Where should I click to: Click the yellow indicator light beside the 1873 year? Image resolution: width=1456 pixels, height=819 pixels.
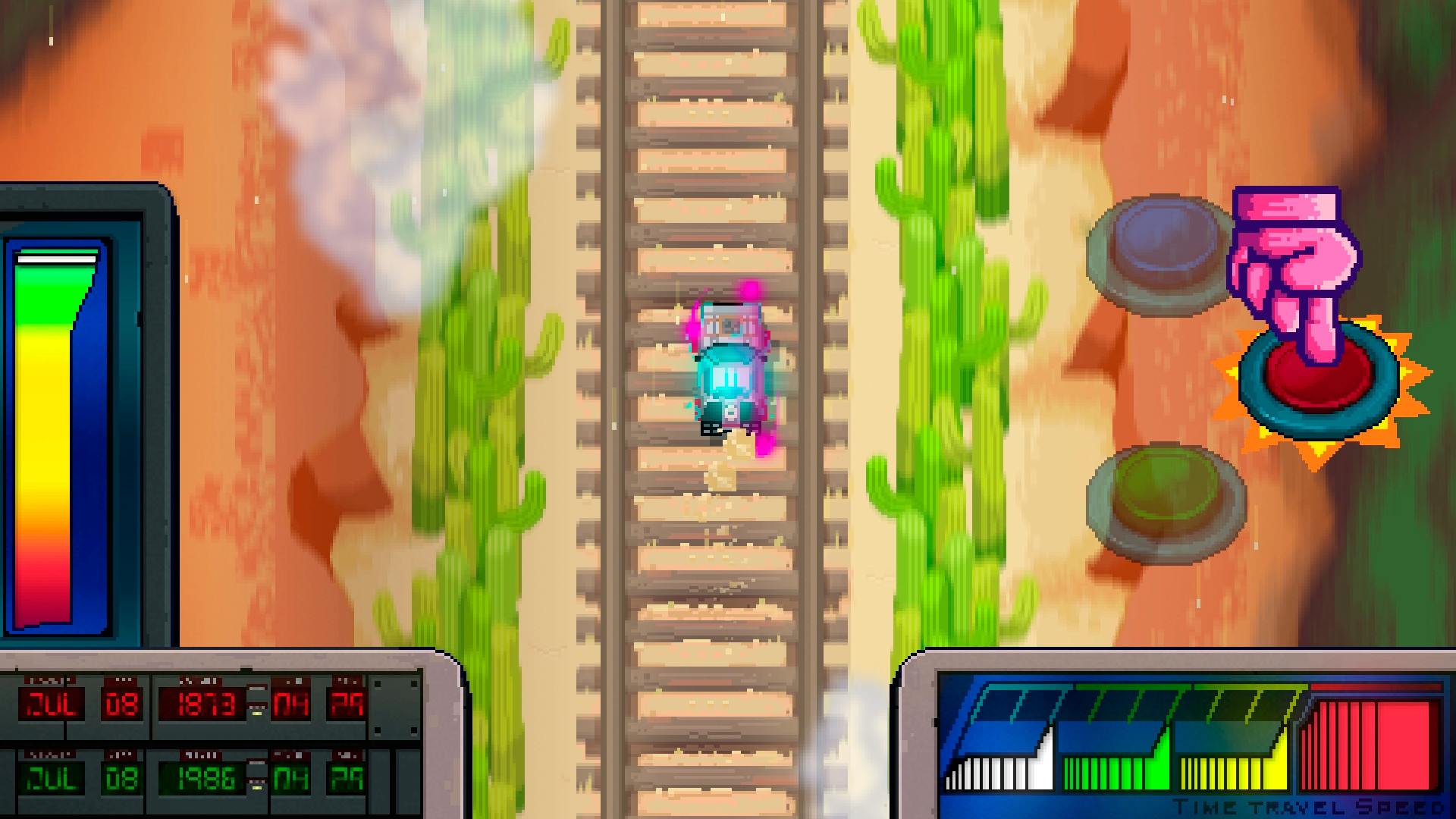(256, 714)
